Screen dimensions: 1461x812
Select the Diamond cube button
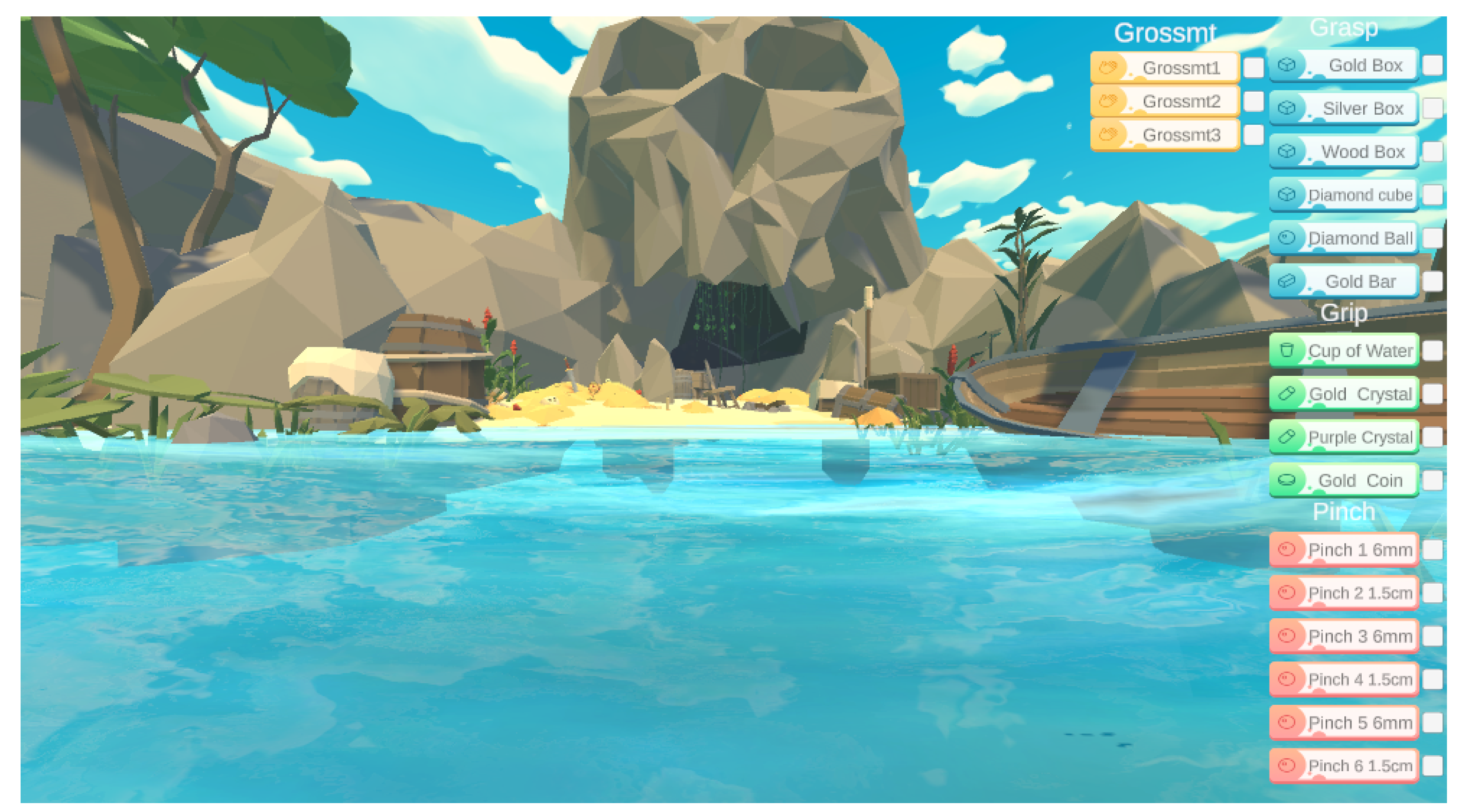pos(1343,195)
